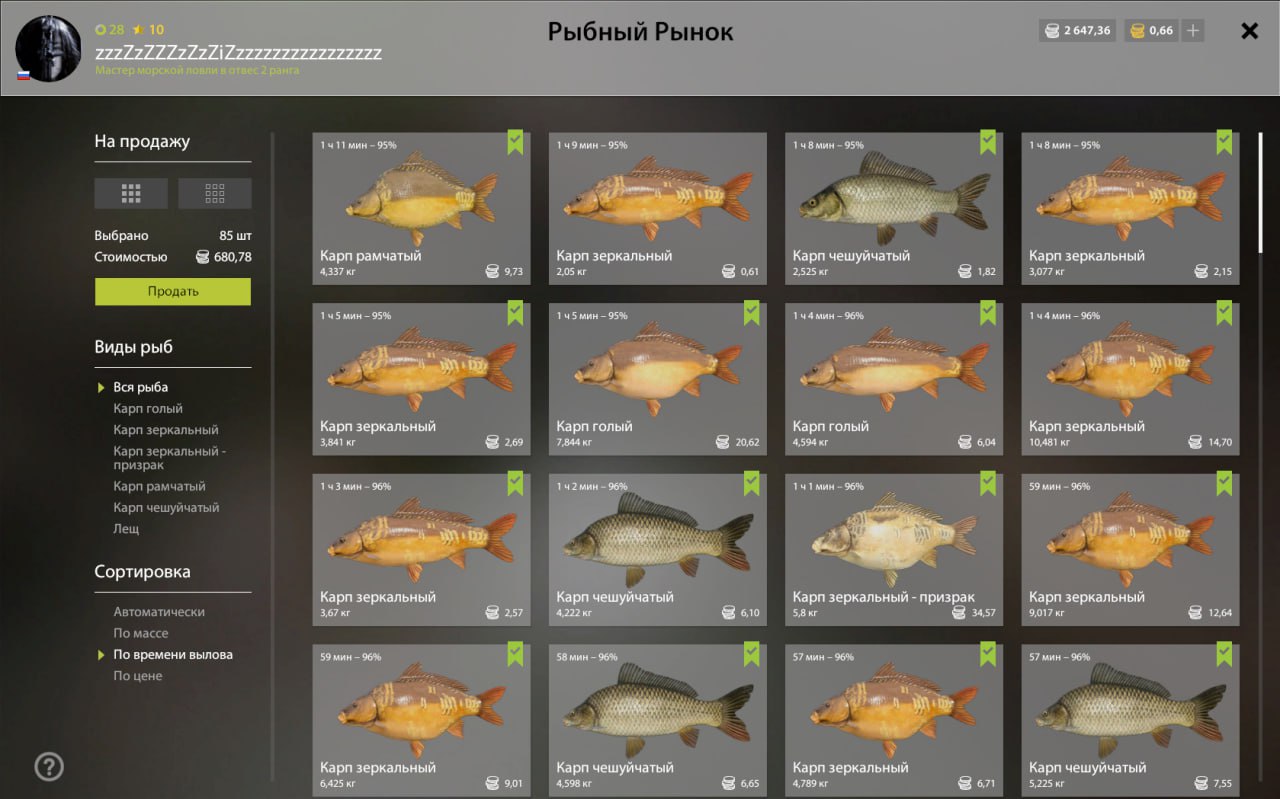1280x799 pixels.
Task: Sort fish by По цене
Action: pos(137,676)
